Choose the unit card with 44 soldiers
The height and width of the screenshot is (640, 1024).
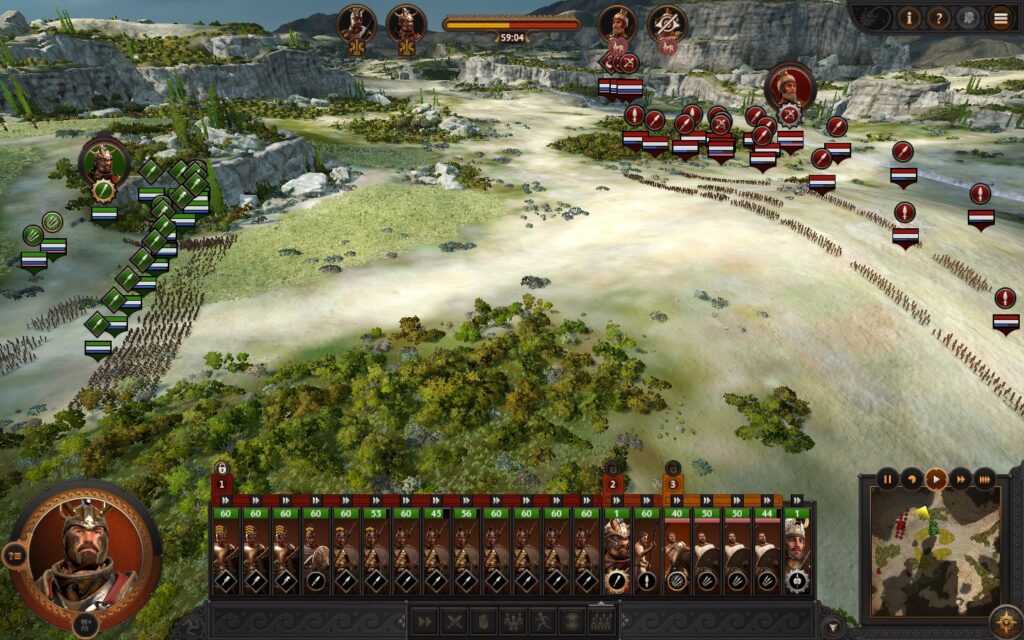[766, 555]
